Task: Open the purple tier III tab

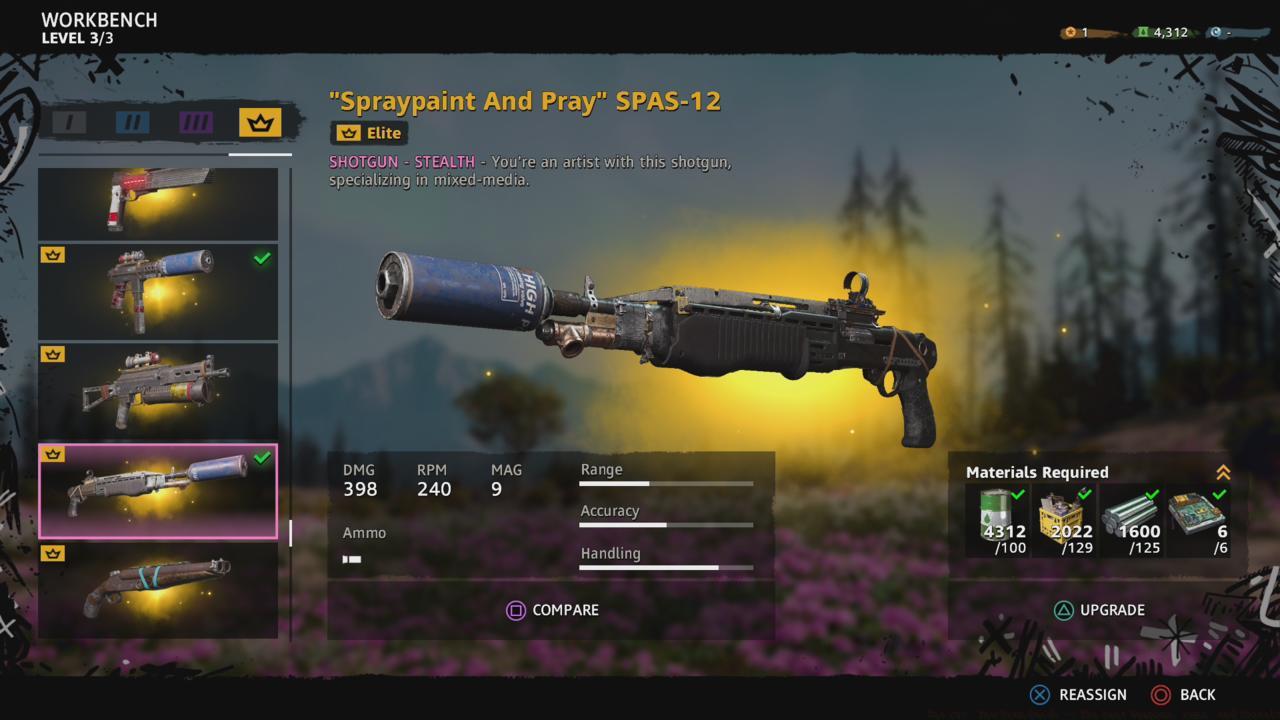Action: 196,123
